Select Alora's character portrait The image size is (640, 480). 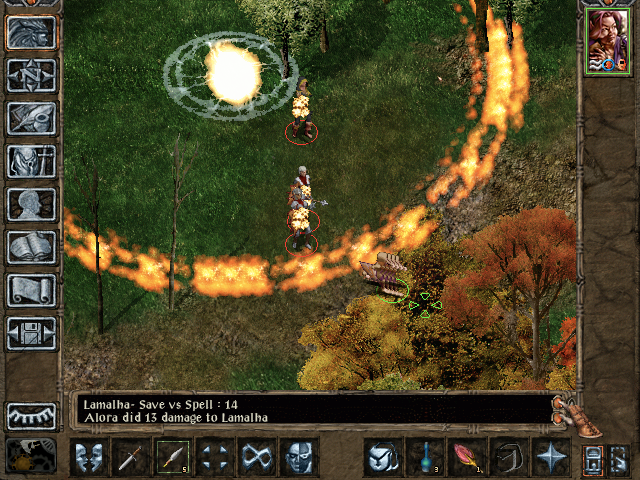tap(608, 42)
